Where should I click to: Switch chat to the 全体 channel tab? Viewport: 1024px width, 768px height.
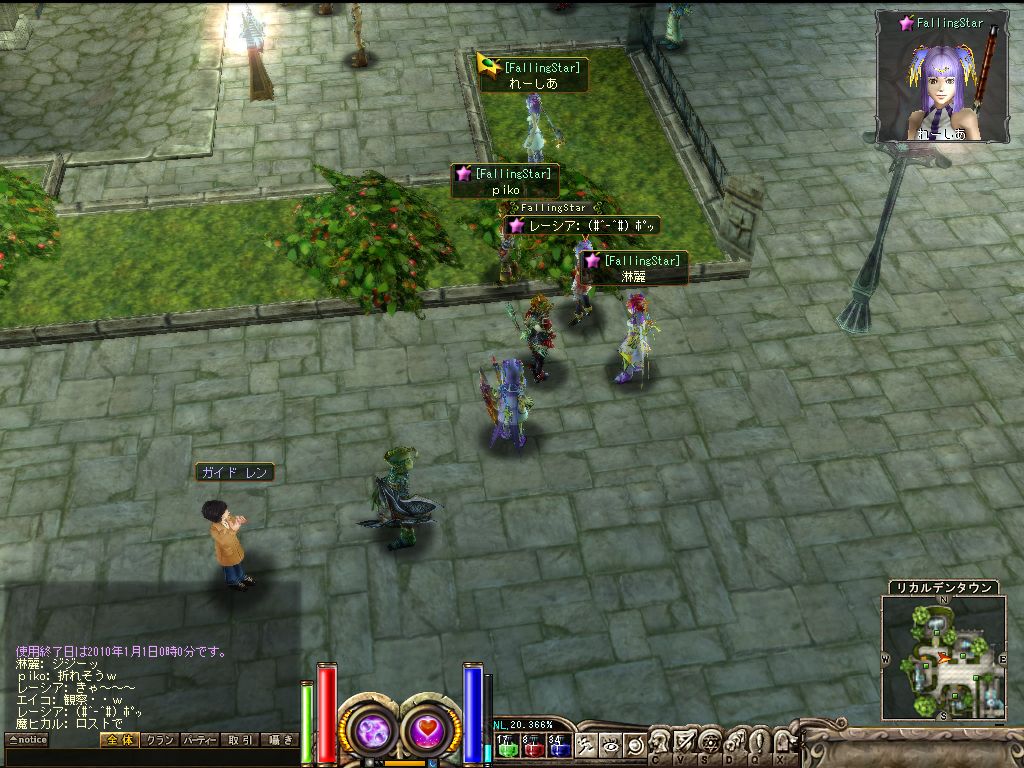[118, 740]
